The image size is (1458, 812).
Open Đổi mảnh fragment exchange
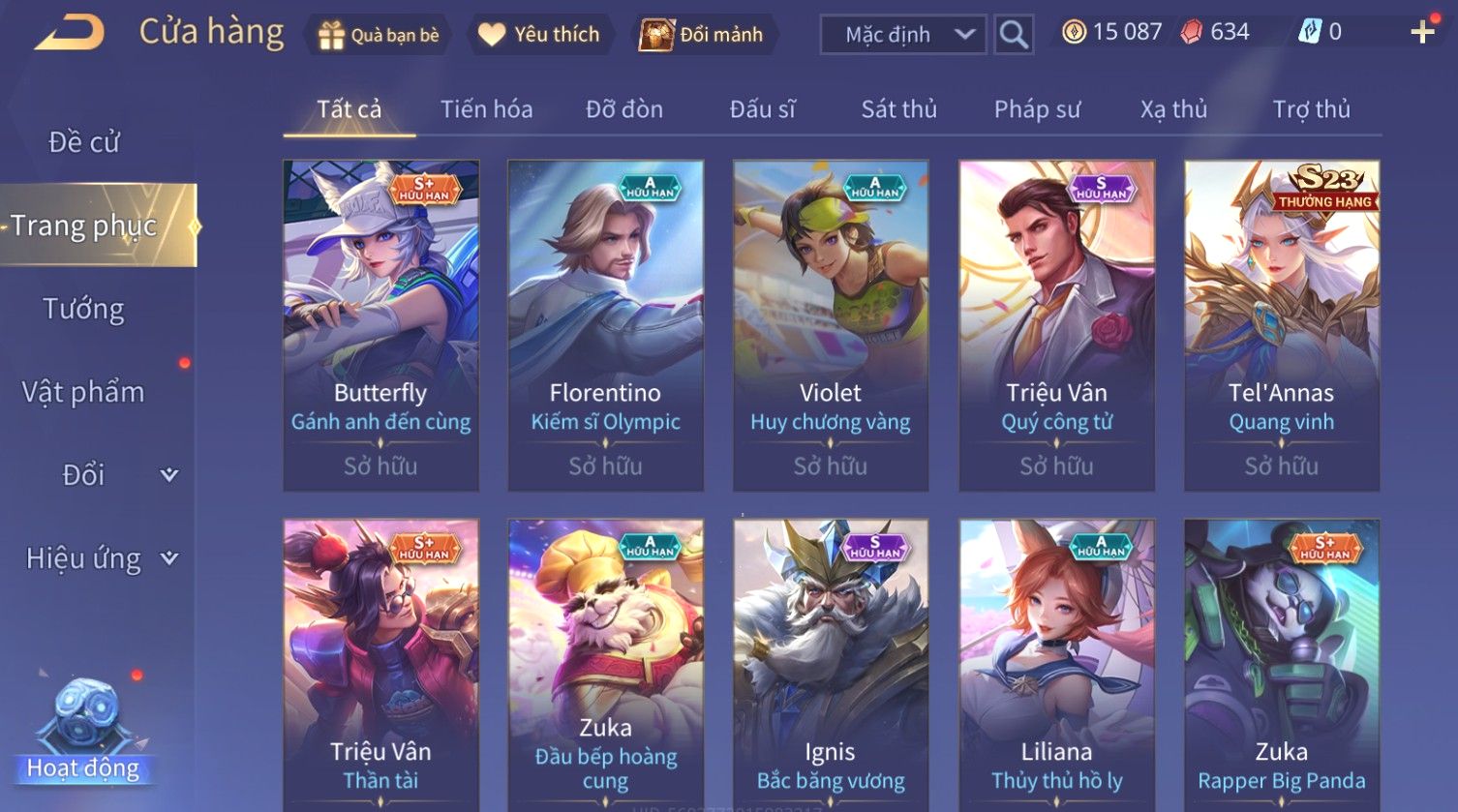[703, 35]
